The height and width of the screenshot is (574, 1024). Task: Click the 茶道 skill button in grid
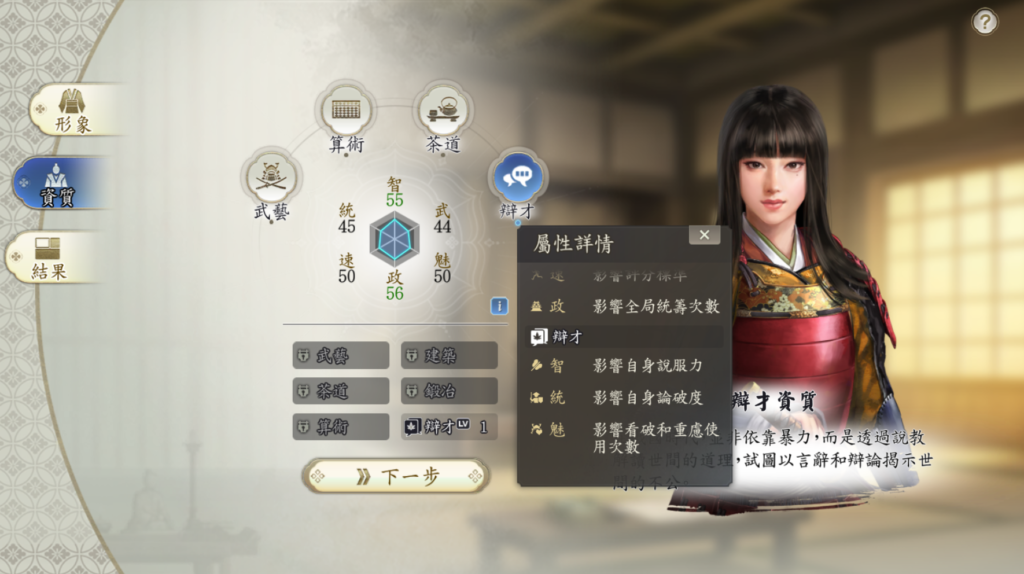341,391
